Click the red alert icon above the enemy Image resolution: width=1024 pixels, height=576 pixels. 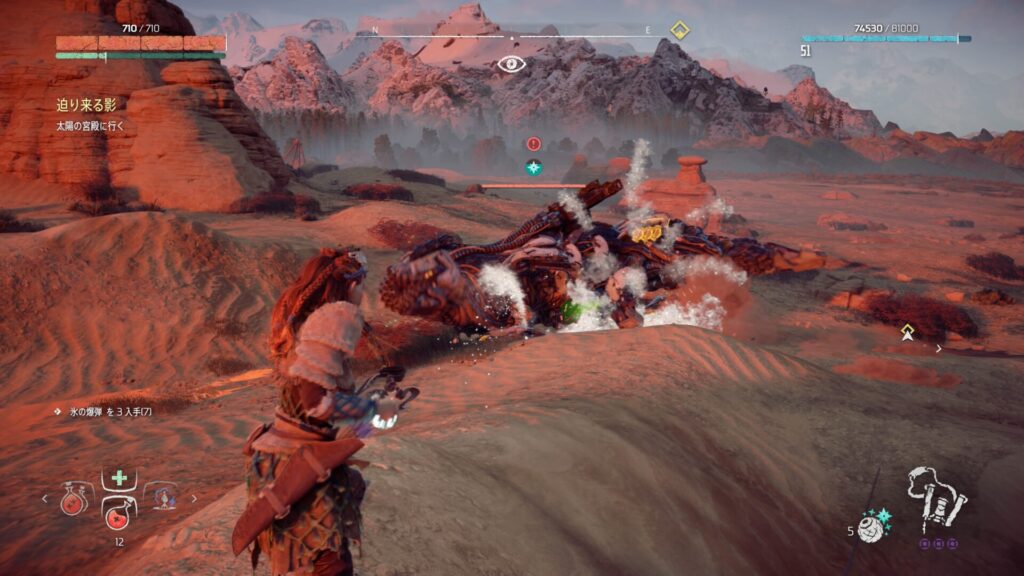tap(533, 144)
